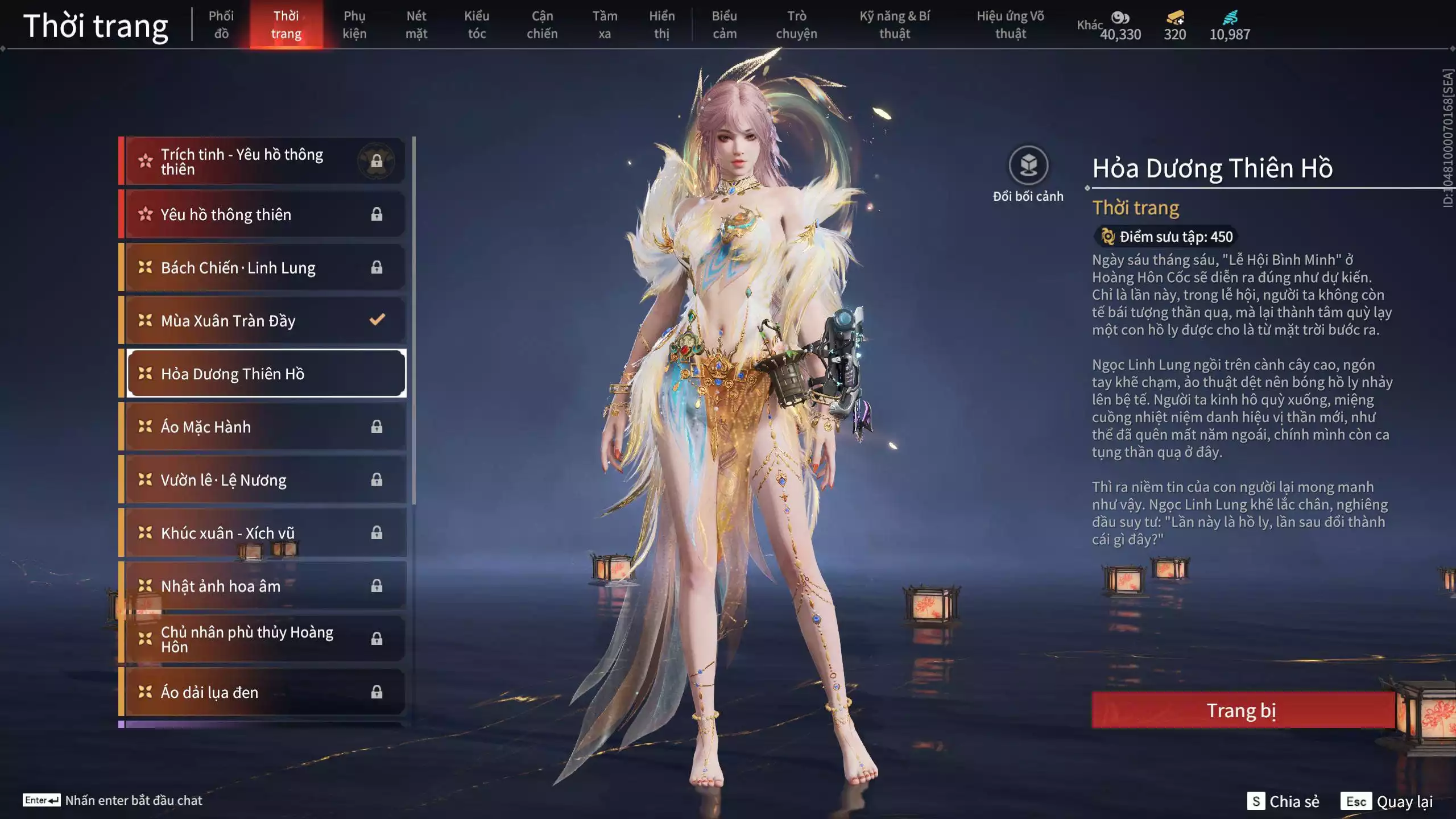Open the Biểu cảm tab
Screen dimensions: 1456x819
point(725,25)
